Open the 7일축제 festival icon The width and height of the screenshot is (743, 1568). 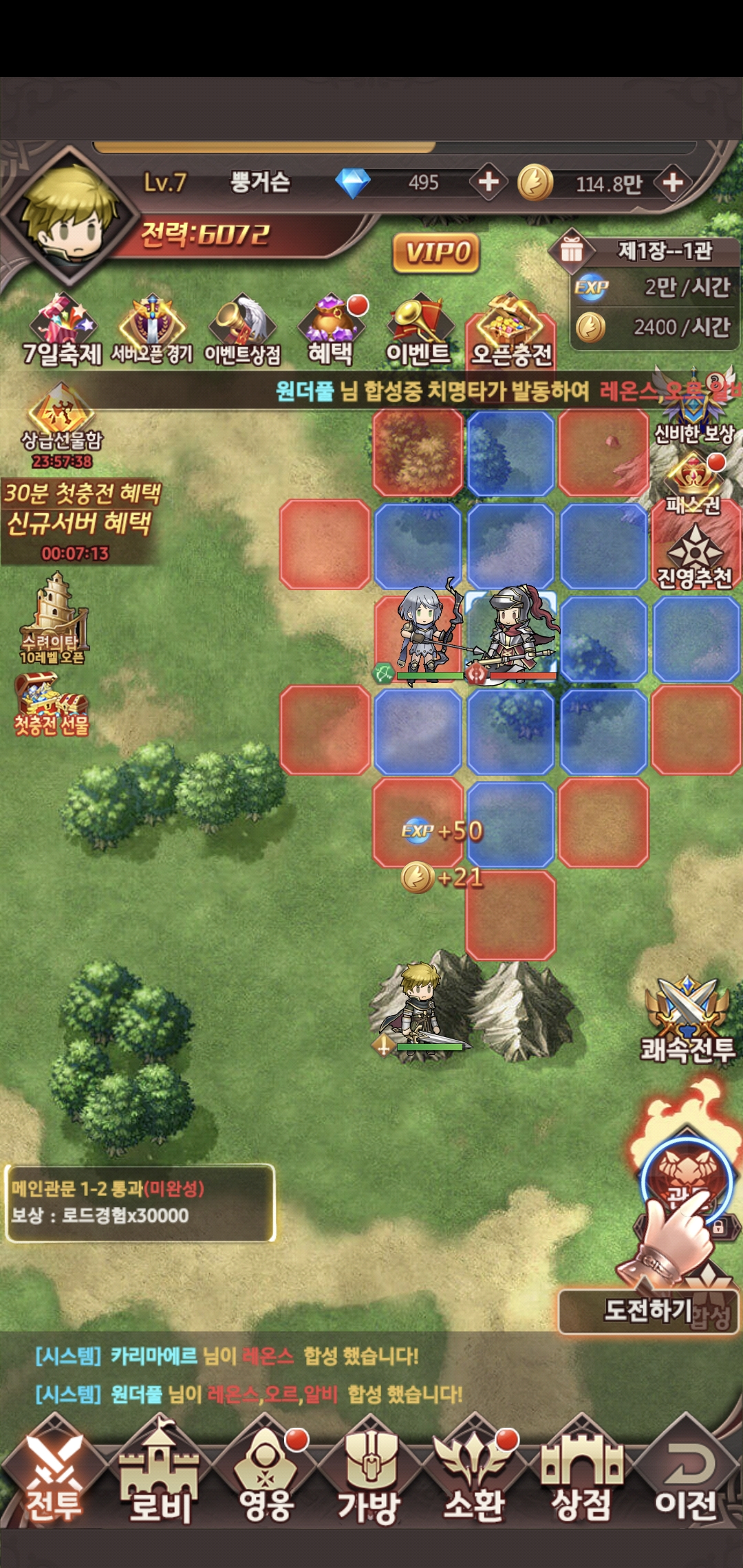tap(62, 331)
